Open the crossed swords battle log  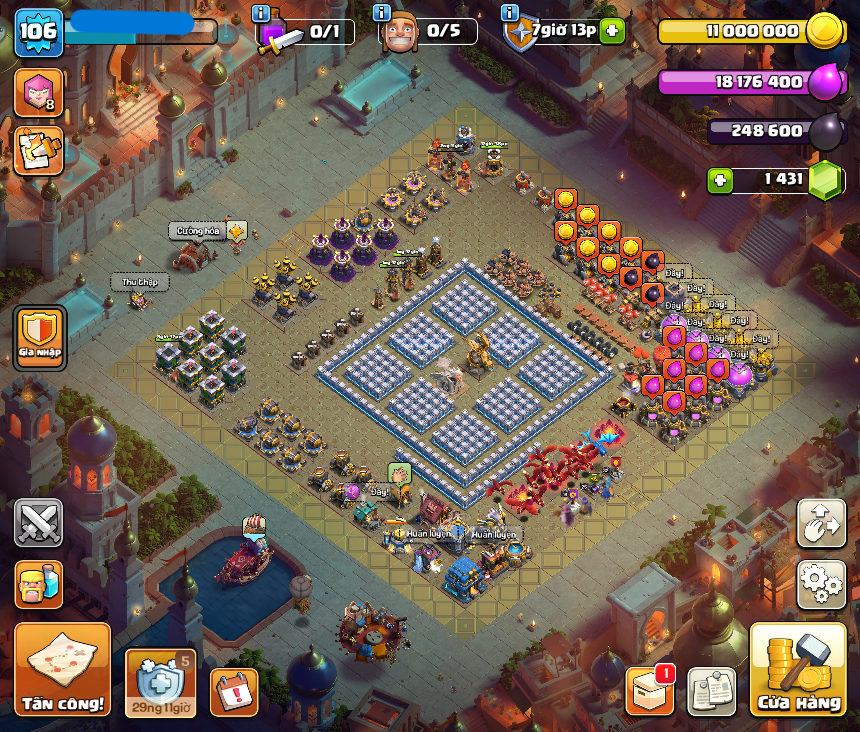click(x=39, y=522)
